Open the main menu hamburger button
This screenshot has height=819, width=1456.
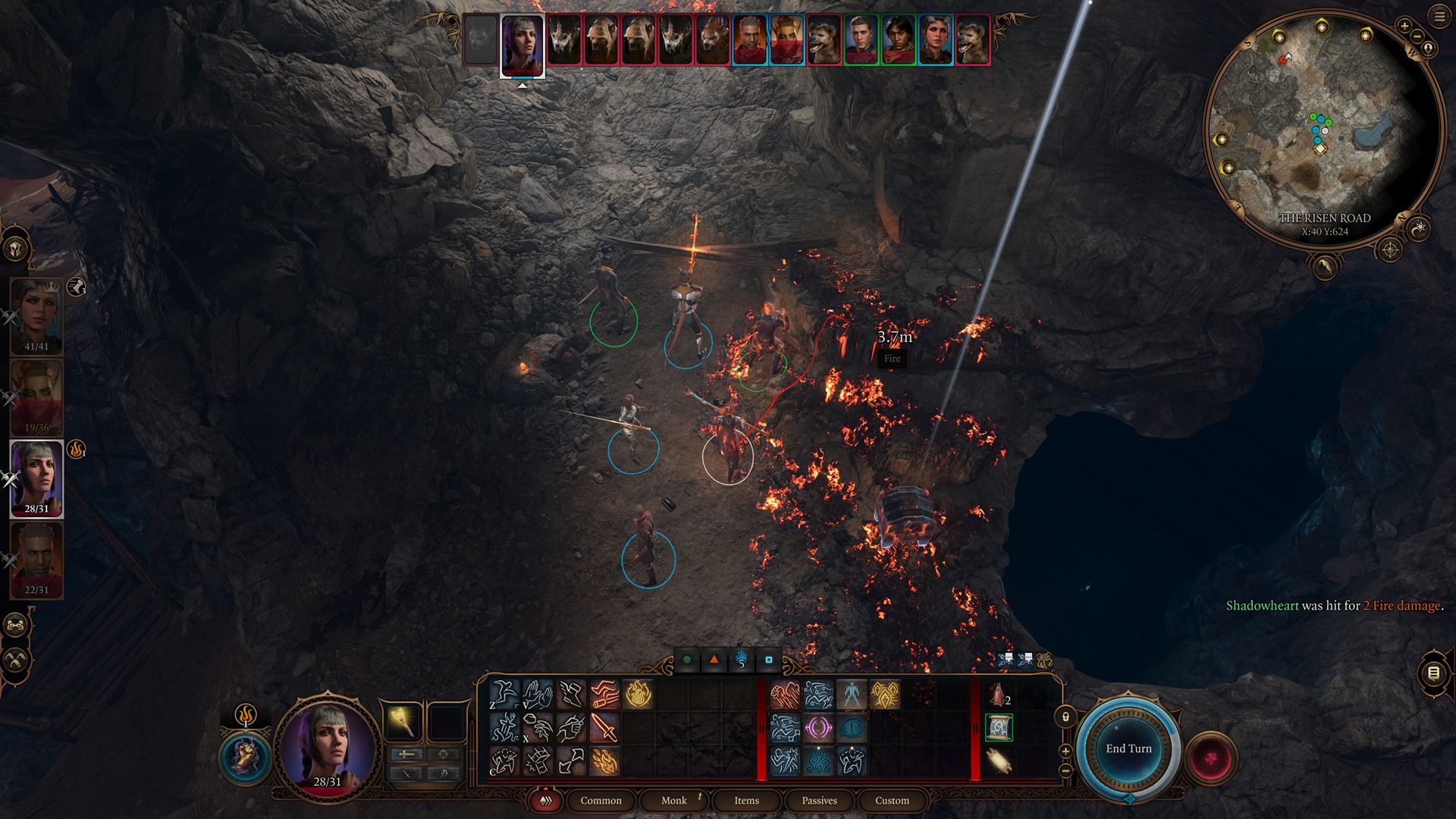[x=1439, y=17]
